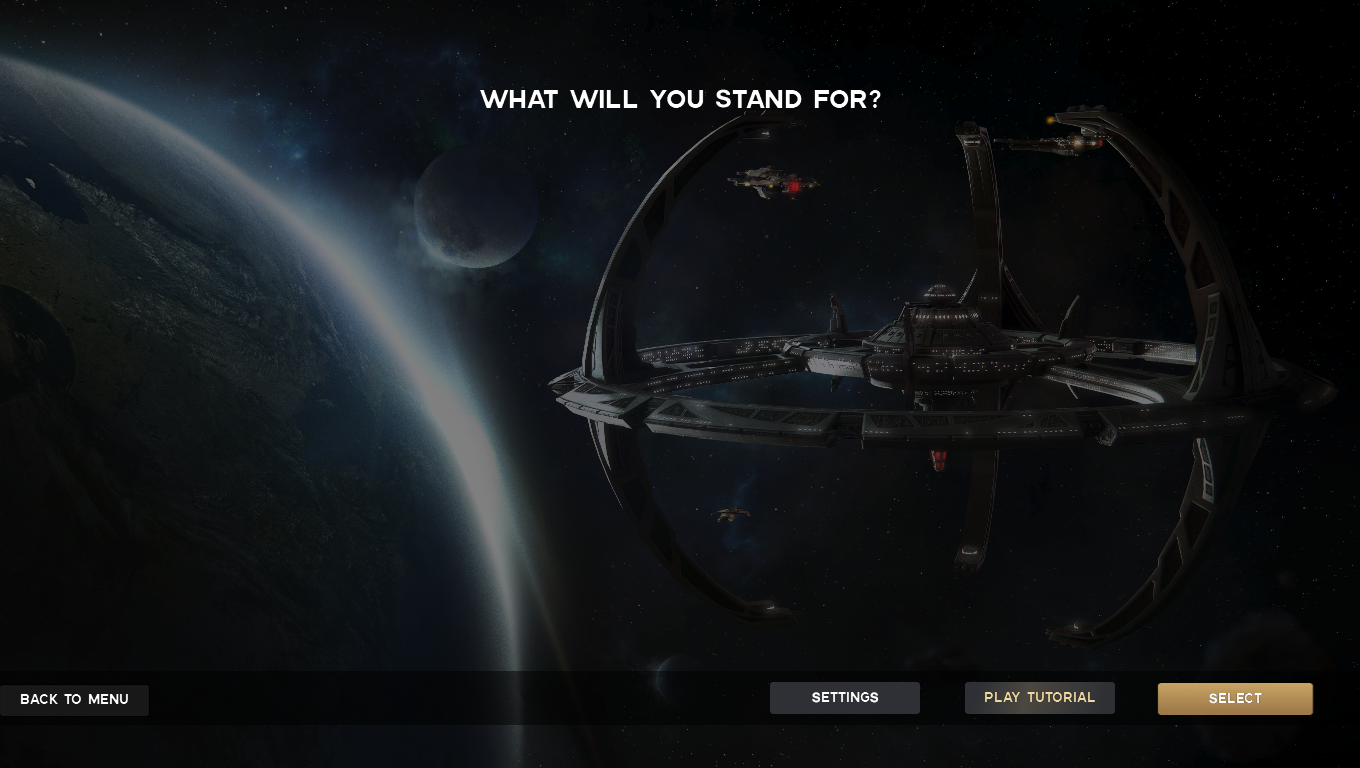Click the title text WHAT WILL YOU STAND FOR
The width and height of the screenshot is (1360, 768).
pyautogui.click(x=681, y=99)
